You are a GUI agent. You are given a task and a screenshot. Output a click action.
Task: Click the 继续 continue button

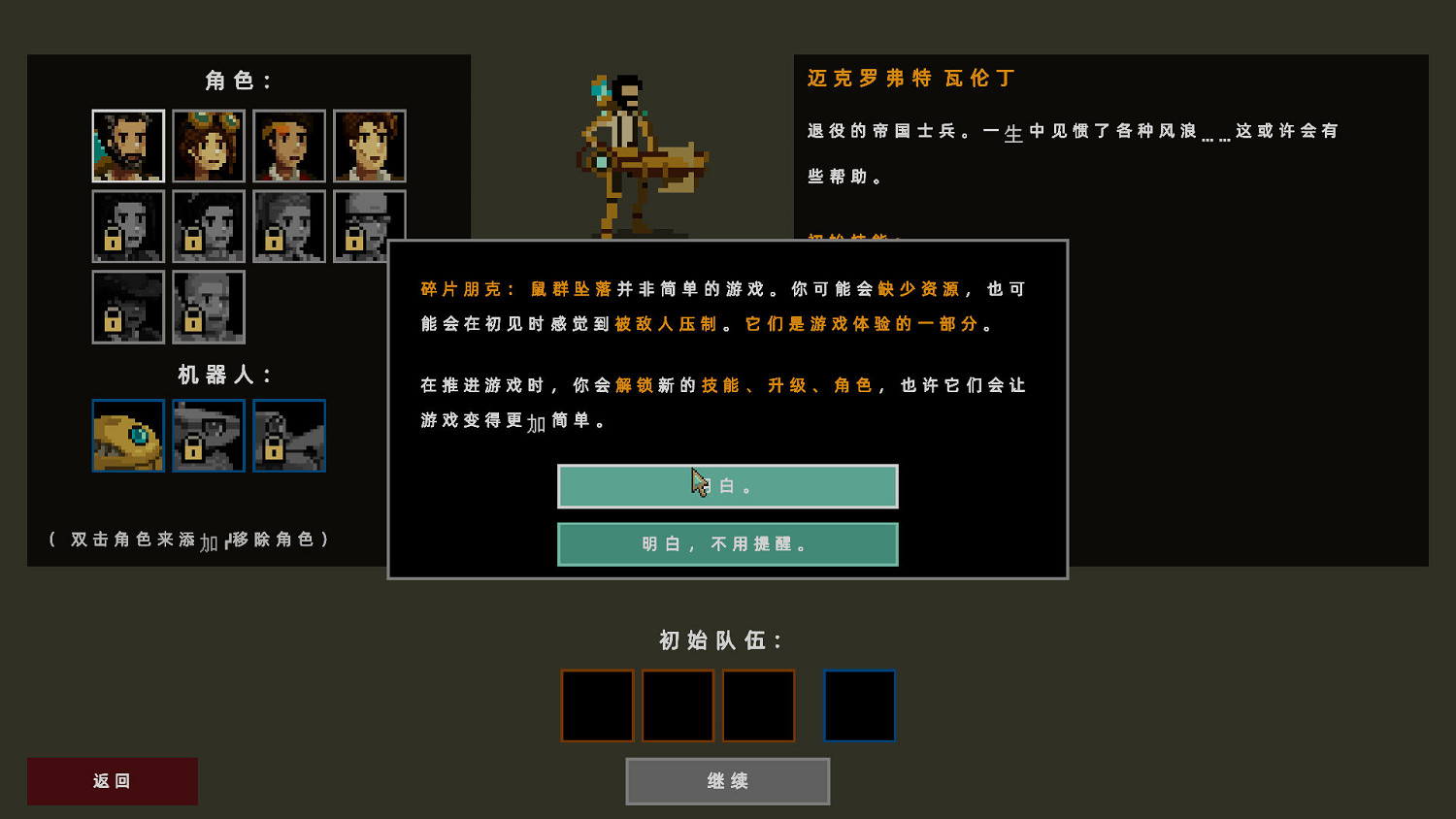[x=727, y=781]
